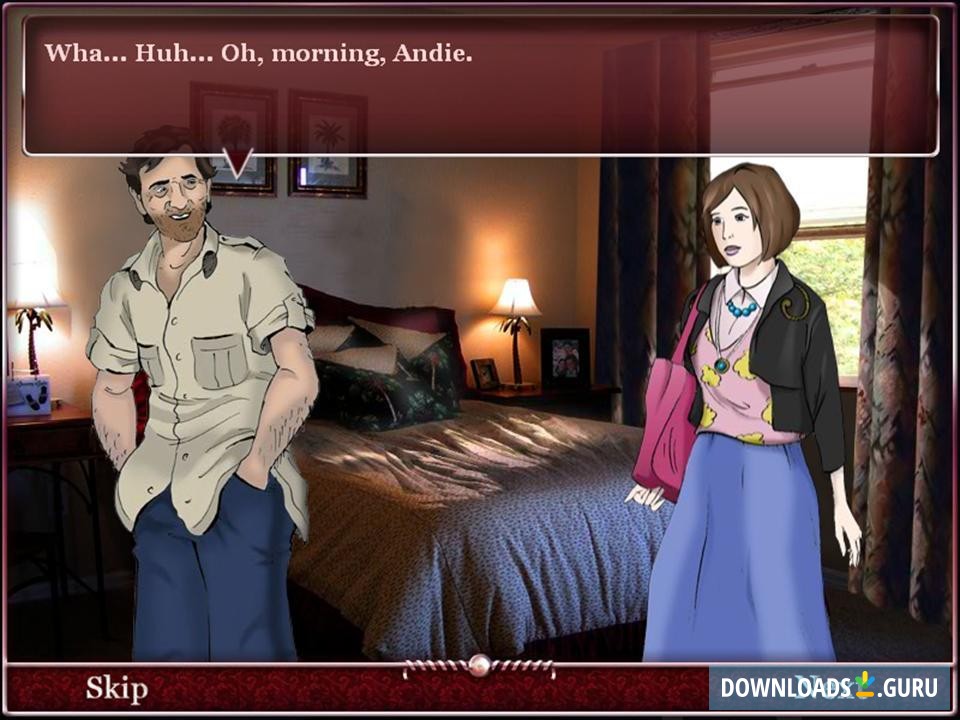
Task: Advance the dialogue text box
Action: [480, 85]
